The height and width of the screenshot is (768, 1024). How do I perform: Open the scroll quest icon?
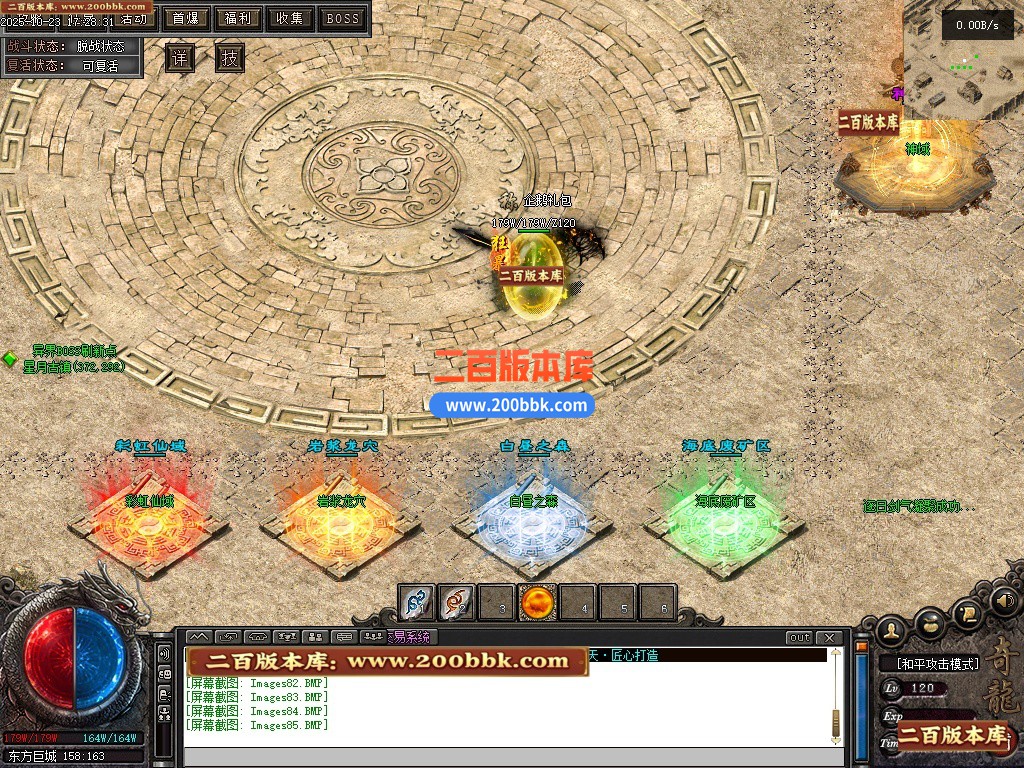click(x=967, y=613)
